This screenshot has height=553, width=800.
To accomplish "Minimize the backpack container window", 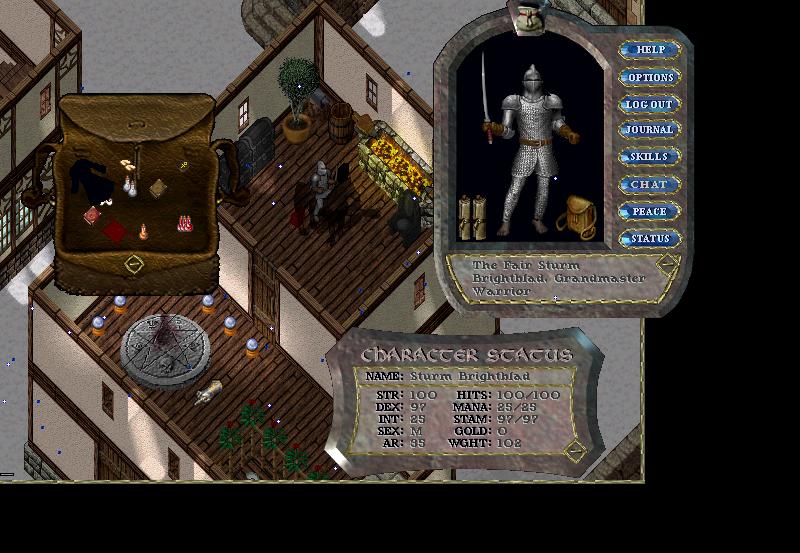I will coord(134,264).
